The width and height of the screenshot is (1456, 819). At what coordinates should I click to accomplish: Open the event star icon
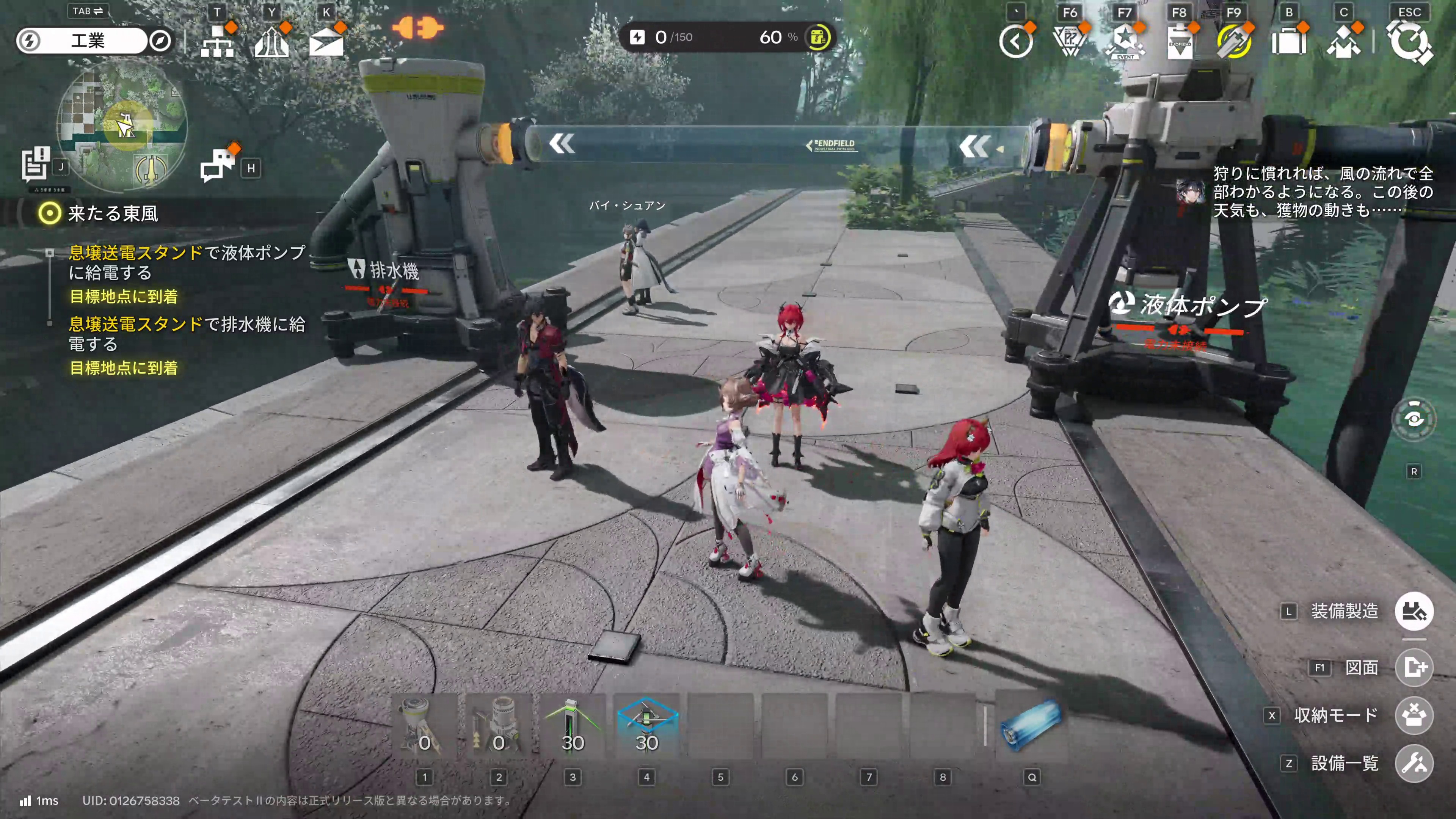tap(1125, 41)
